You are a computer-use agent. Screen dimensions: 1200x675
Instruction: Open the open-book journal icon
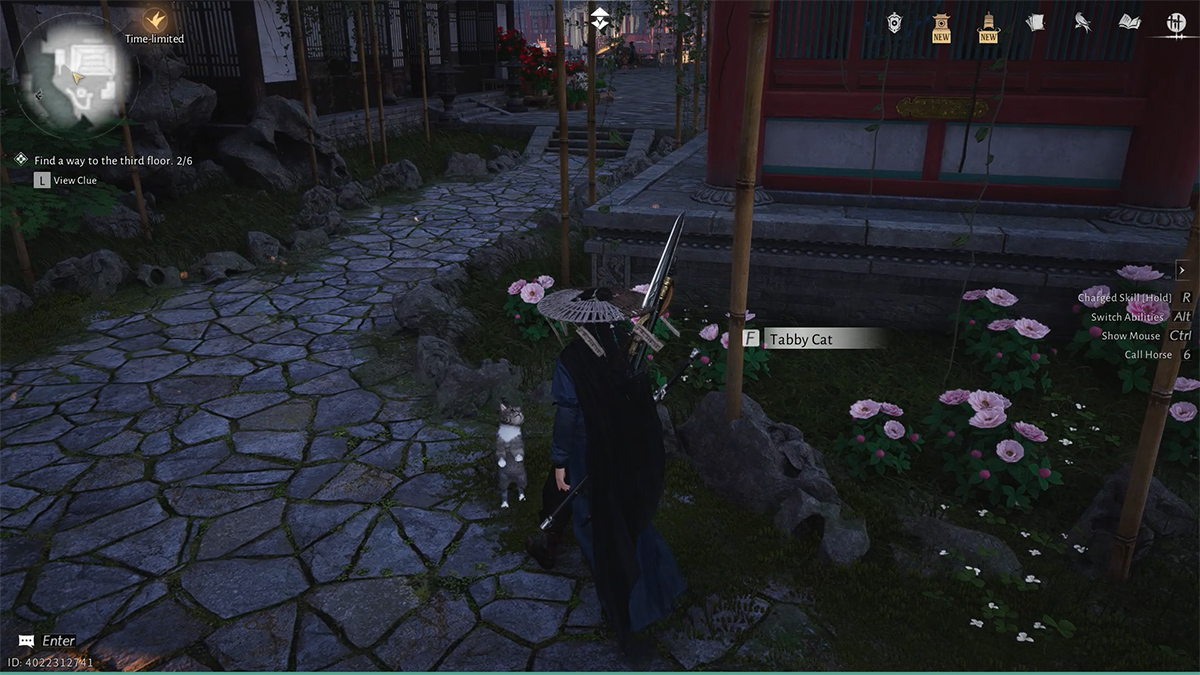click(1129, 22)
